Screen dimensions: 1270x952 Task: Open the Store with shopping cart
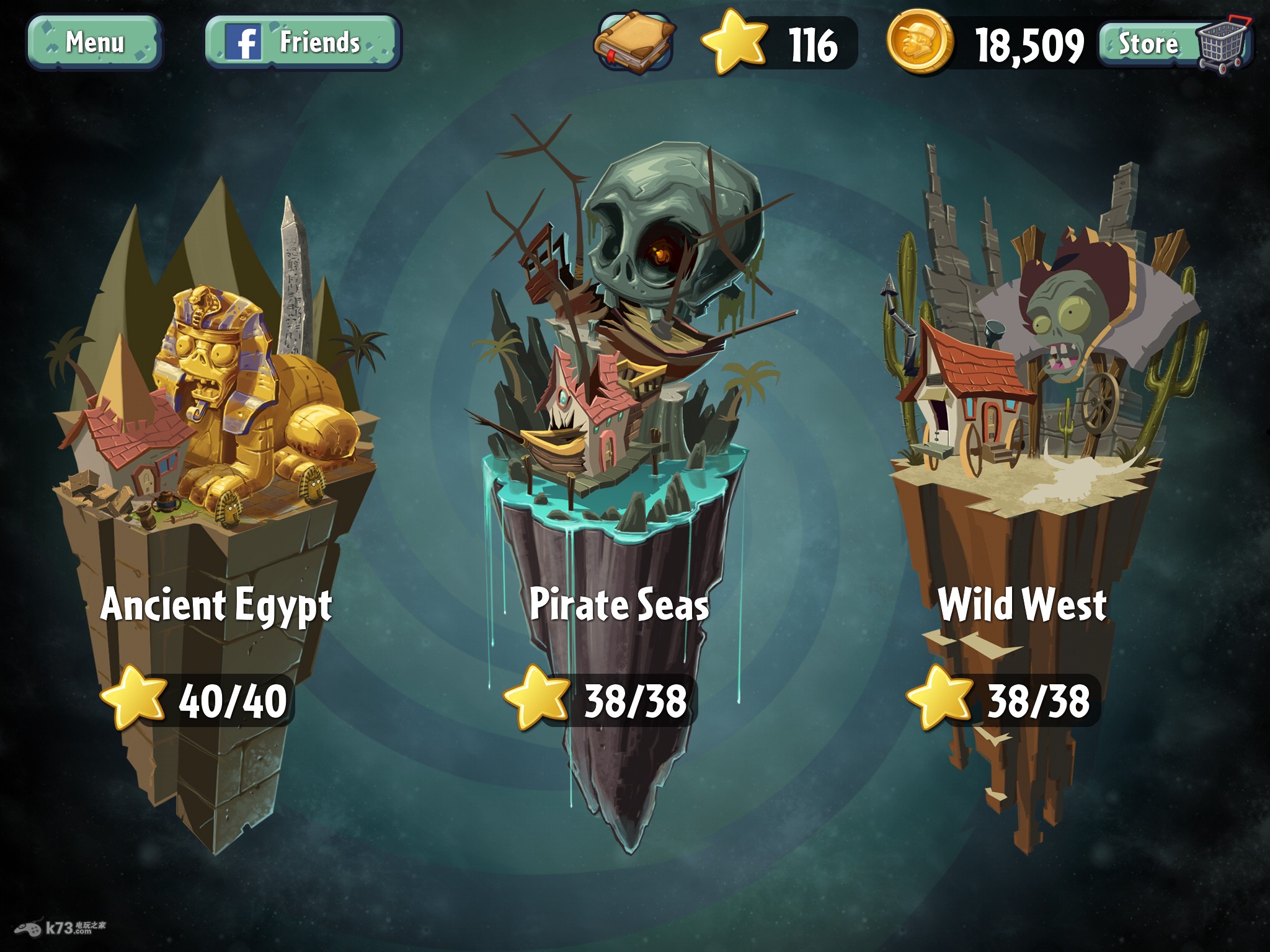[x=1175, y=43]
